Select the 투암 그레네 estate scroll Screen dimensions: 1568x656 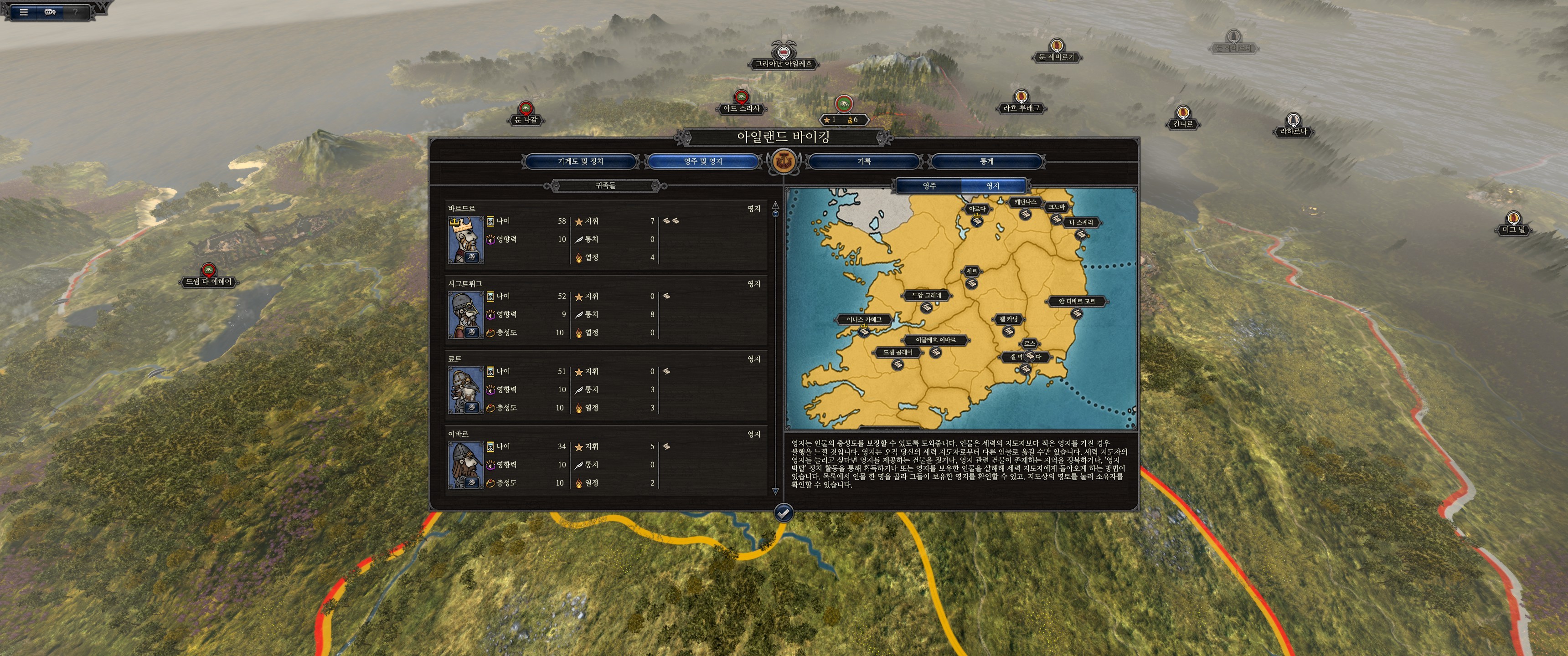pyautogui.click(x=926, y=307)
